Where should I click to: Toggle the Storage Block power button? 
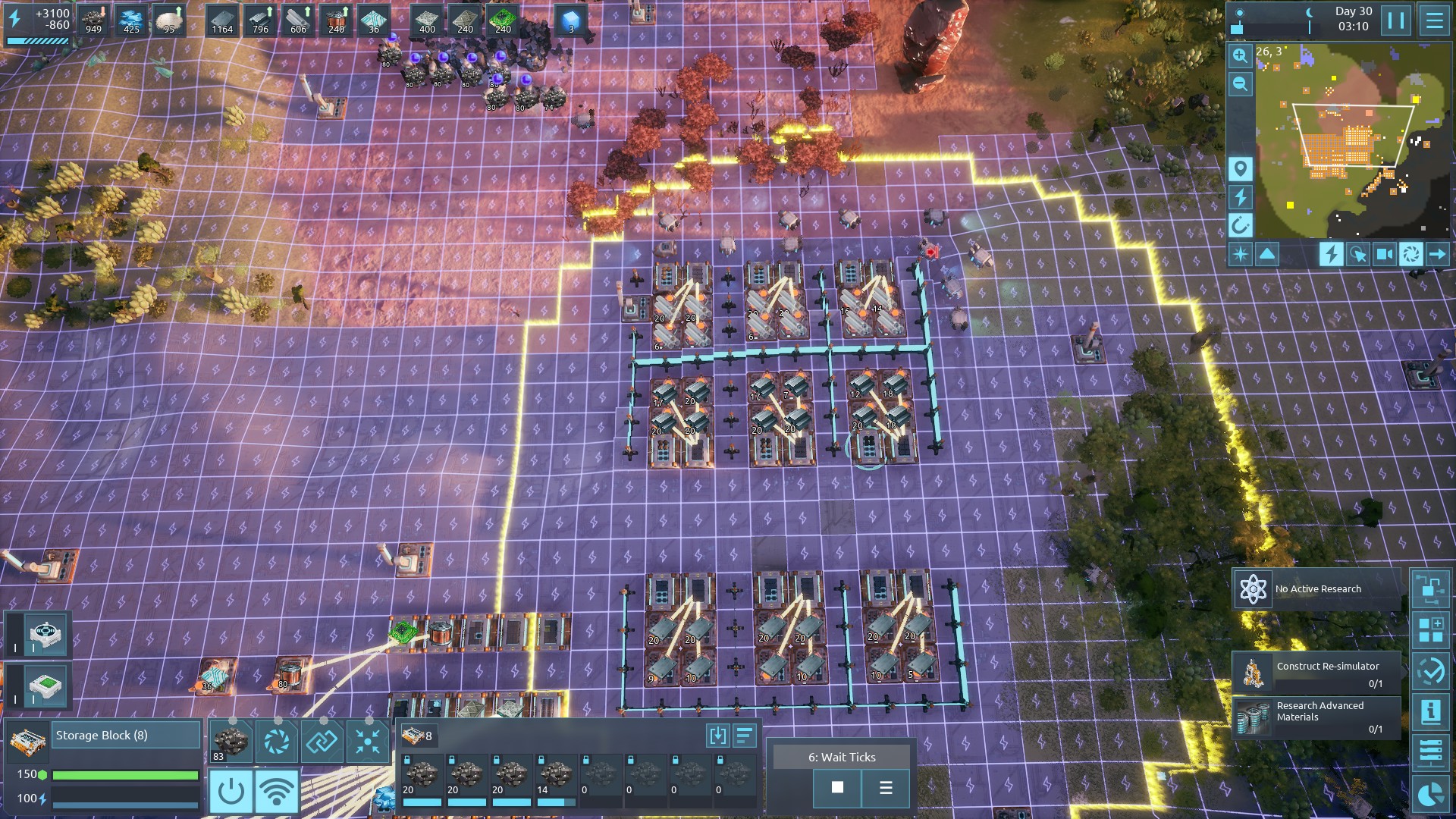(x=231, y=791)
